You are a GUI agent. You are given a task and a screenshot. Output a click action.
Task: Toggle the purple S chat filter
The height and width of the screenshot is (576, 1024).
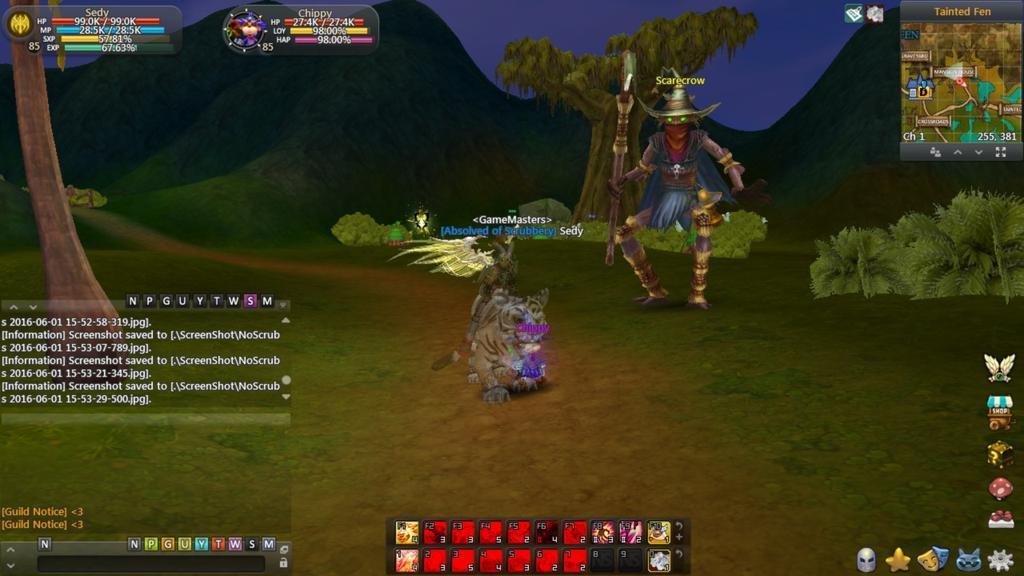(250, 301)
